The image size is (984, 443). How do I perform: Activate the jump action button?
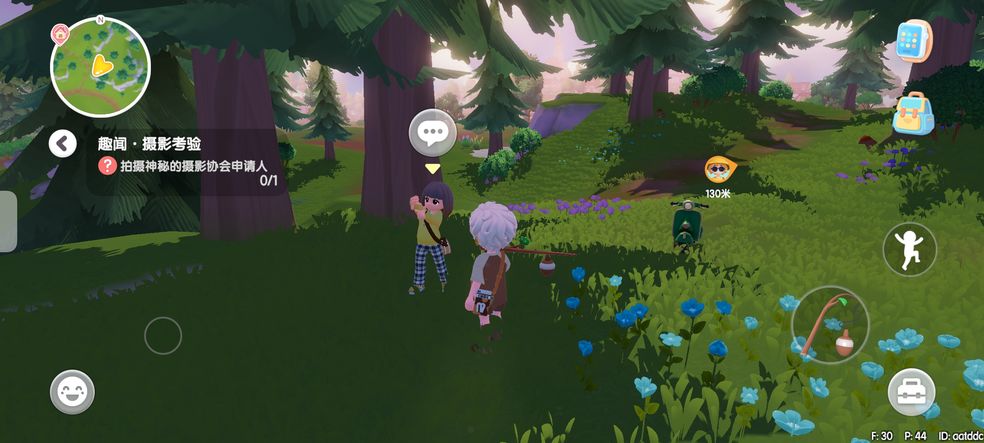[909, 249]
